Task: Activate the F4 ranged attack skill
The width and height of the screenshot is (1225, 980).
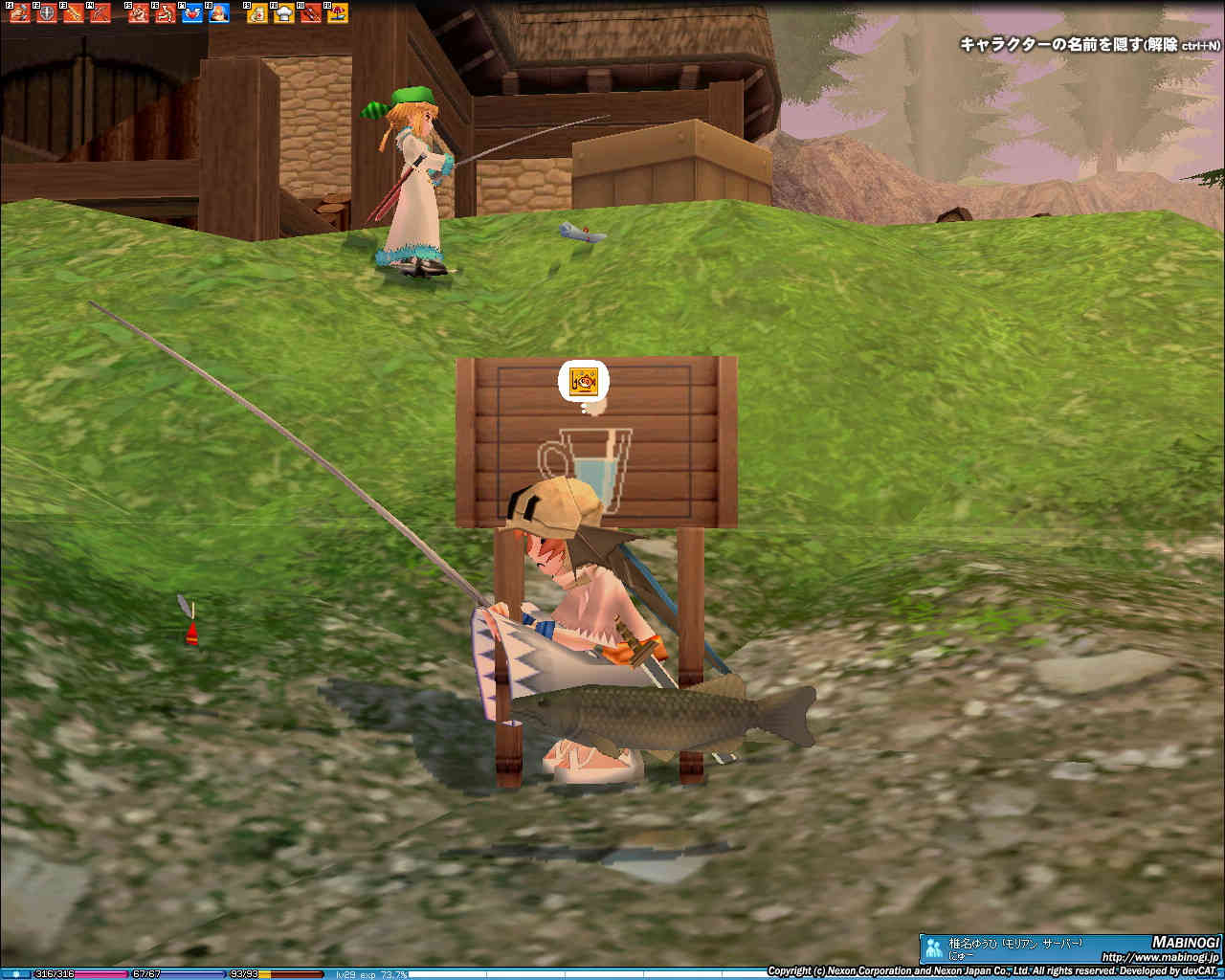Action: [100, 13]
